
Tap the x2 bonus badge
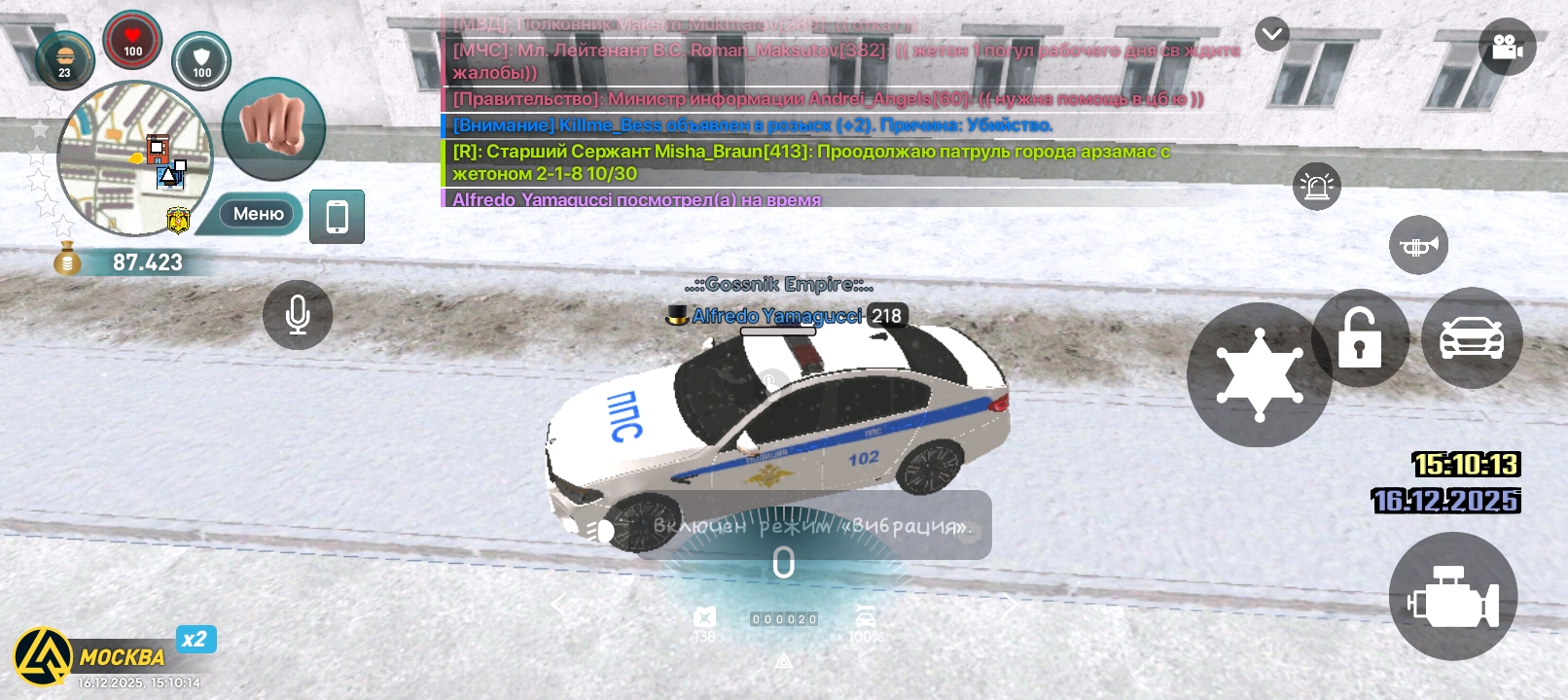(195, 639)
